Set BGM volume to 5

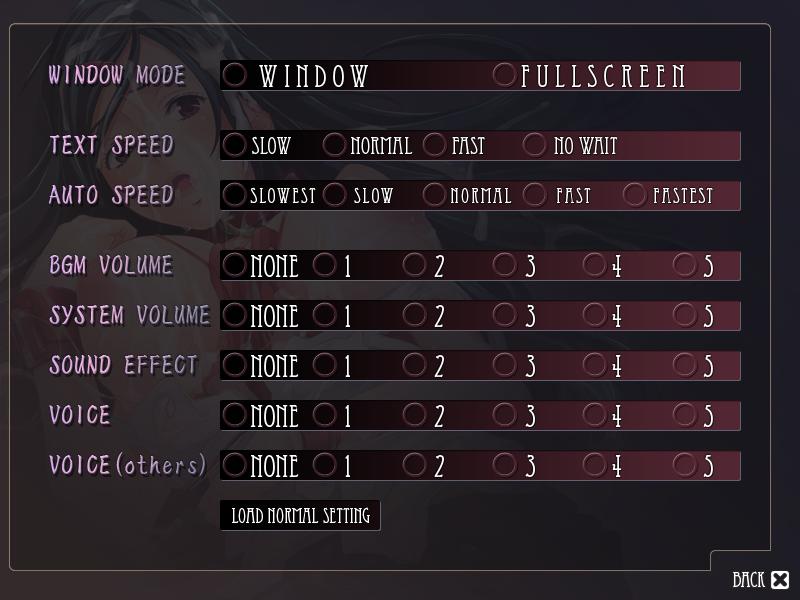[x=685, y=265]
